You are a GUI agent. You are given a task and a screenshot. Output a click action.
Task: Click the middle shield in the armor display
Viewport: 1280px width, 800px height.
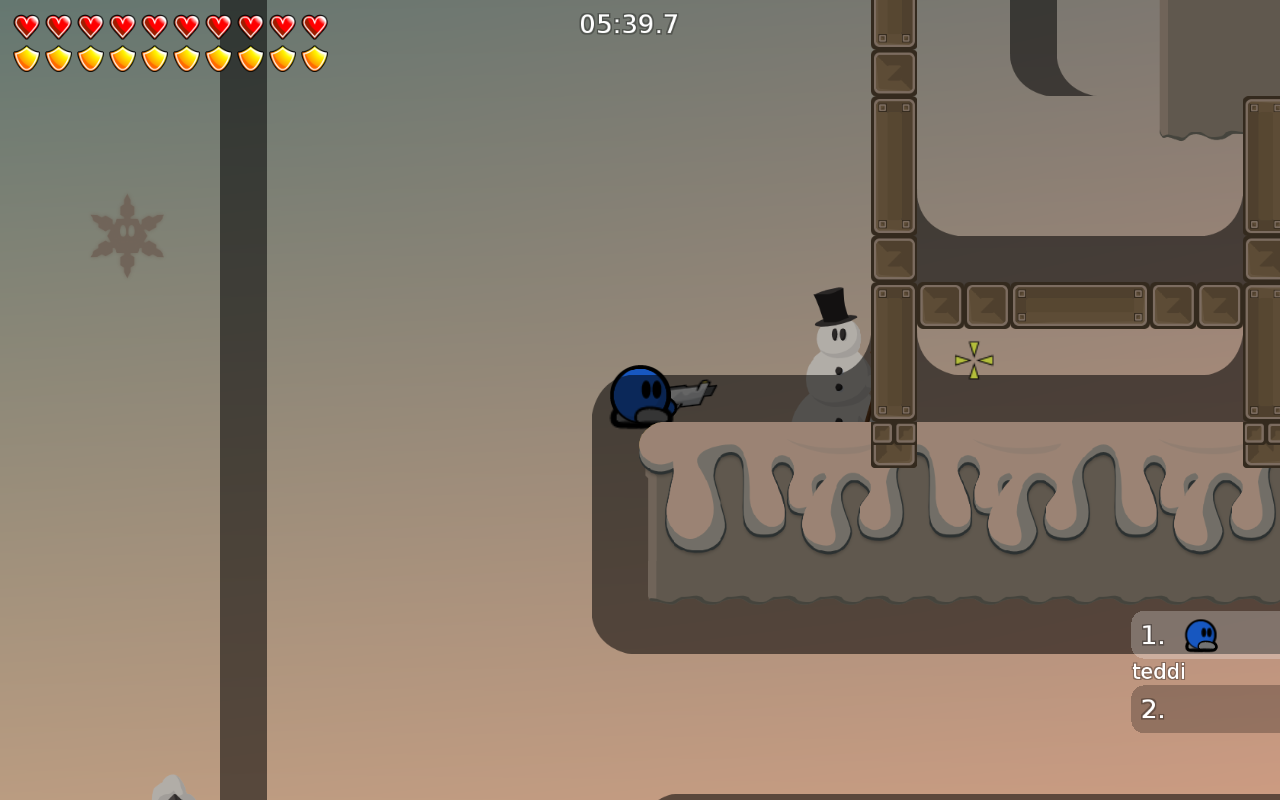click(x=155, y=57)
